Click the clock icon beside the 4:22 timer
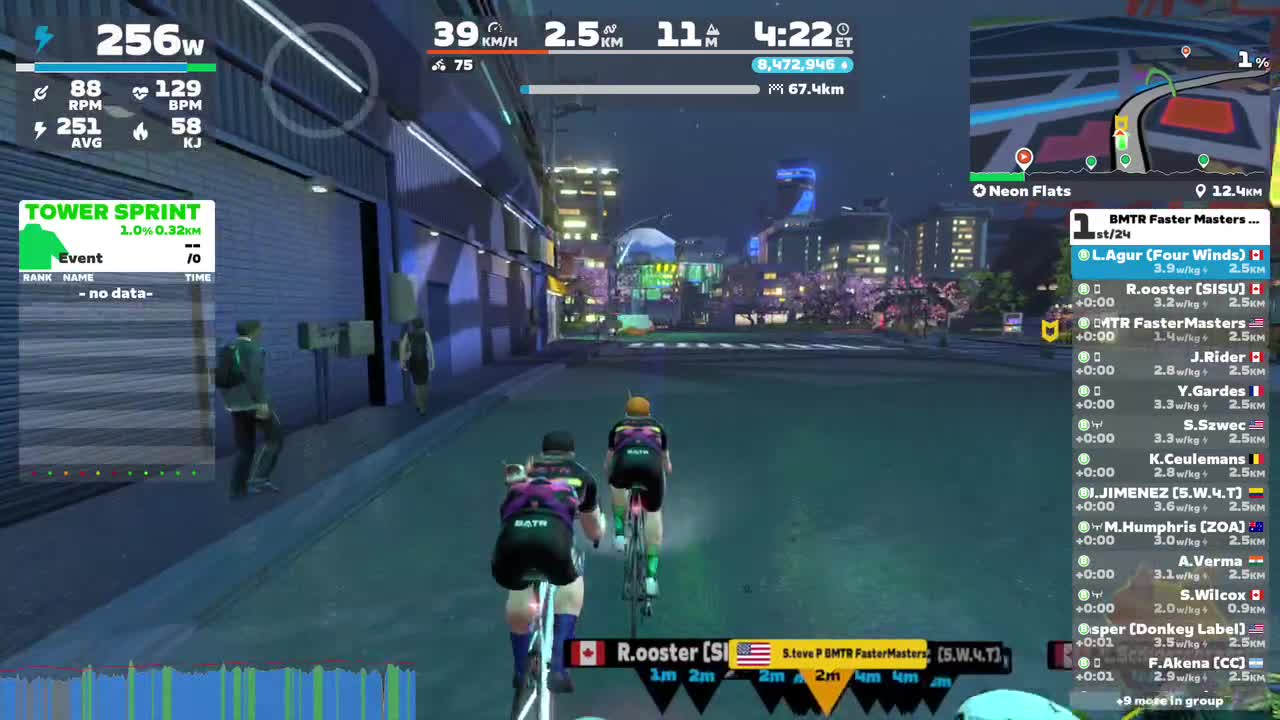This screenshot has height=720, width=1280. pyautogui.click(x=841, y=30)
